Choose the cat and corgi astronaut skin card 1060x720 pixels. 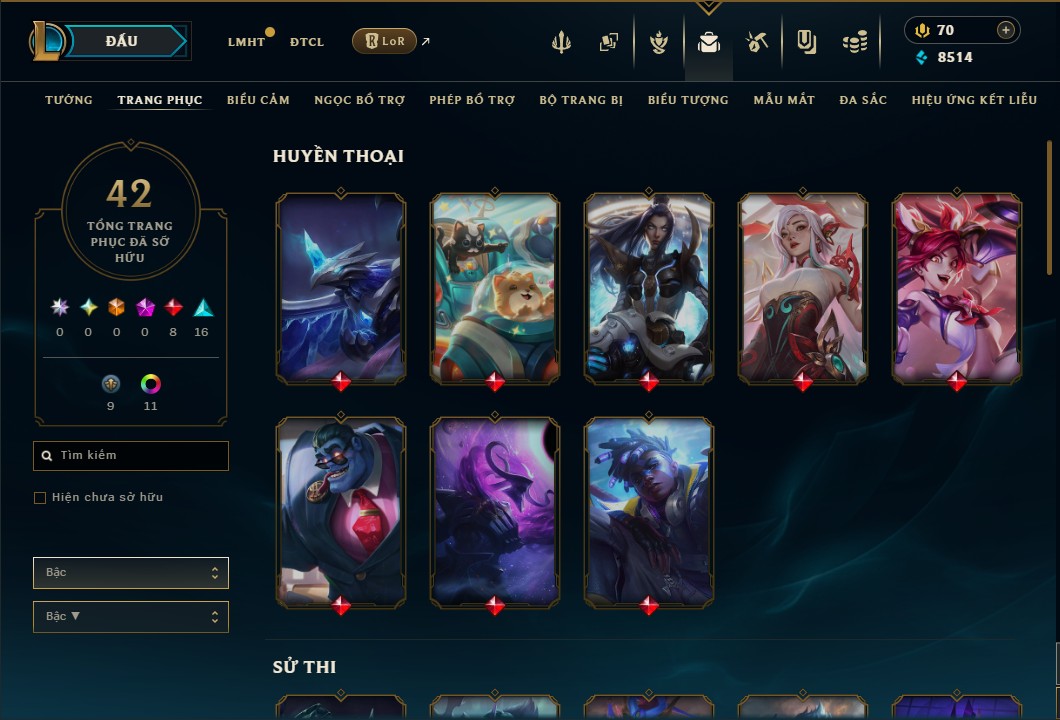[495, 287]
